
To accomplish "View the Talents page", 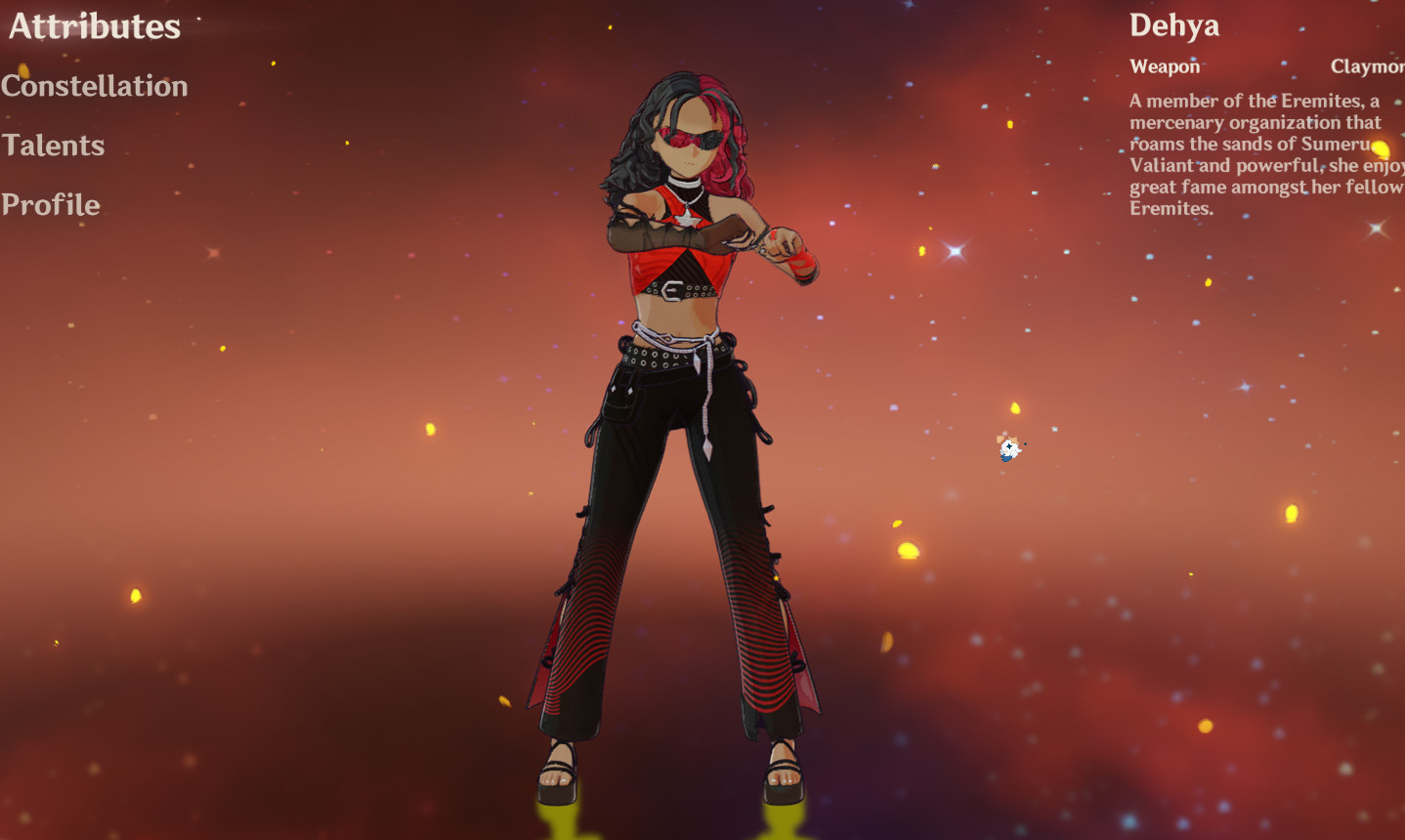I will pyautogui.click(x=54, y=146).
